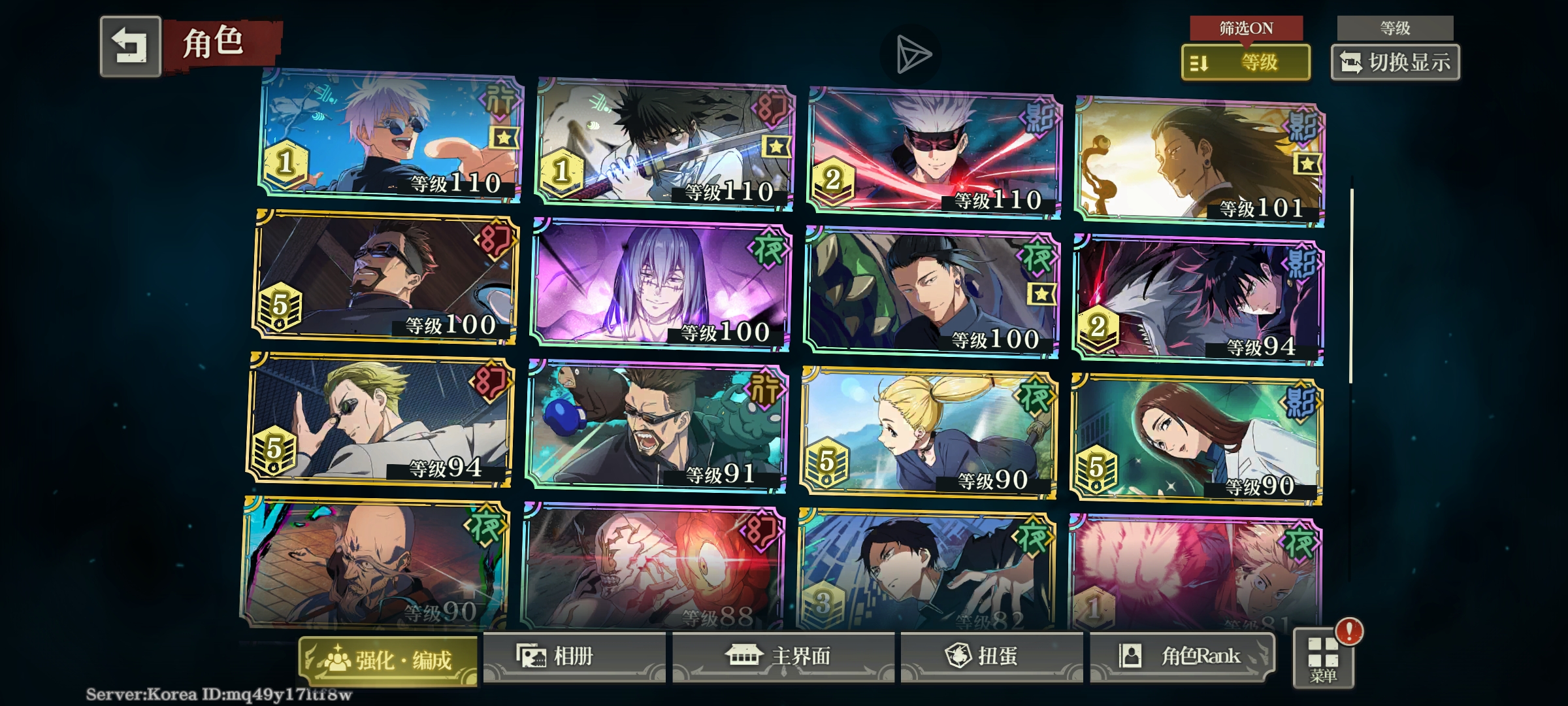This screenshot has width=1568, height=706.
Task: Select the brown-haired woman level 90 card
Action: 1196,439
